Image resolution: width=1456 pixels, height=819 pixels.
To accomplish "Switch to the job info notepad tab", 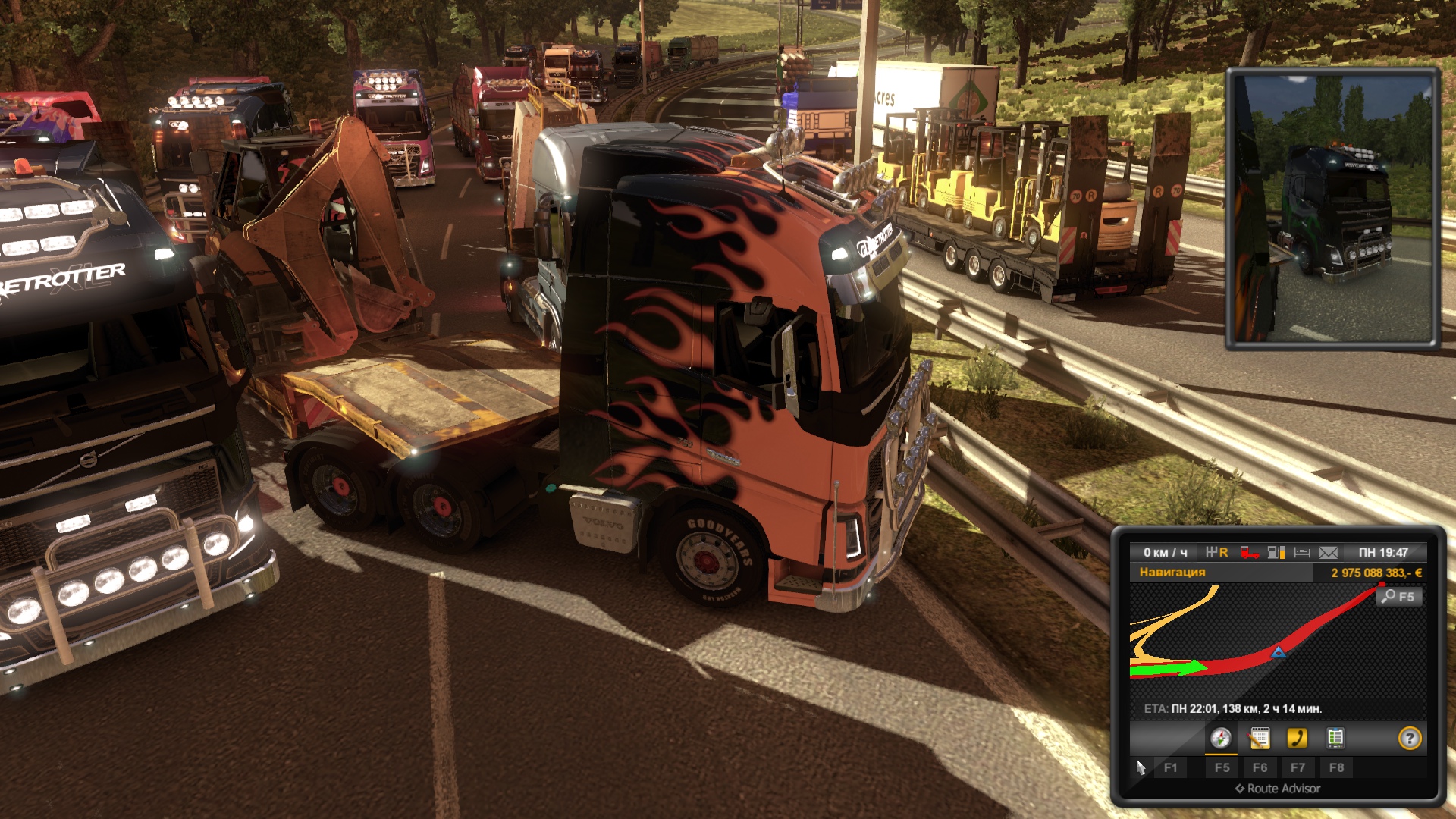I will (x=1260, y=738).
